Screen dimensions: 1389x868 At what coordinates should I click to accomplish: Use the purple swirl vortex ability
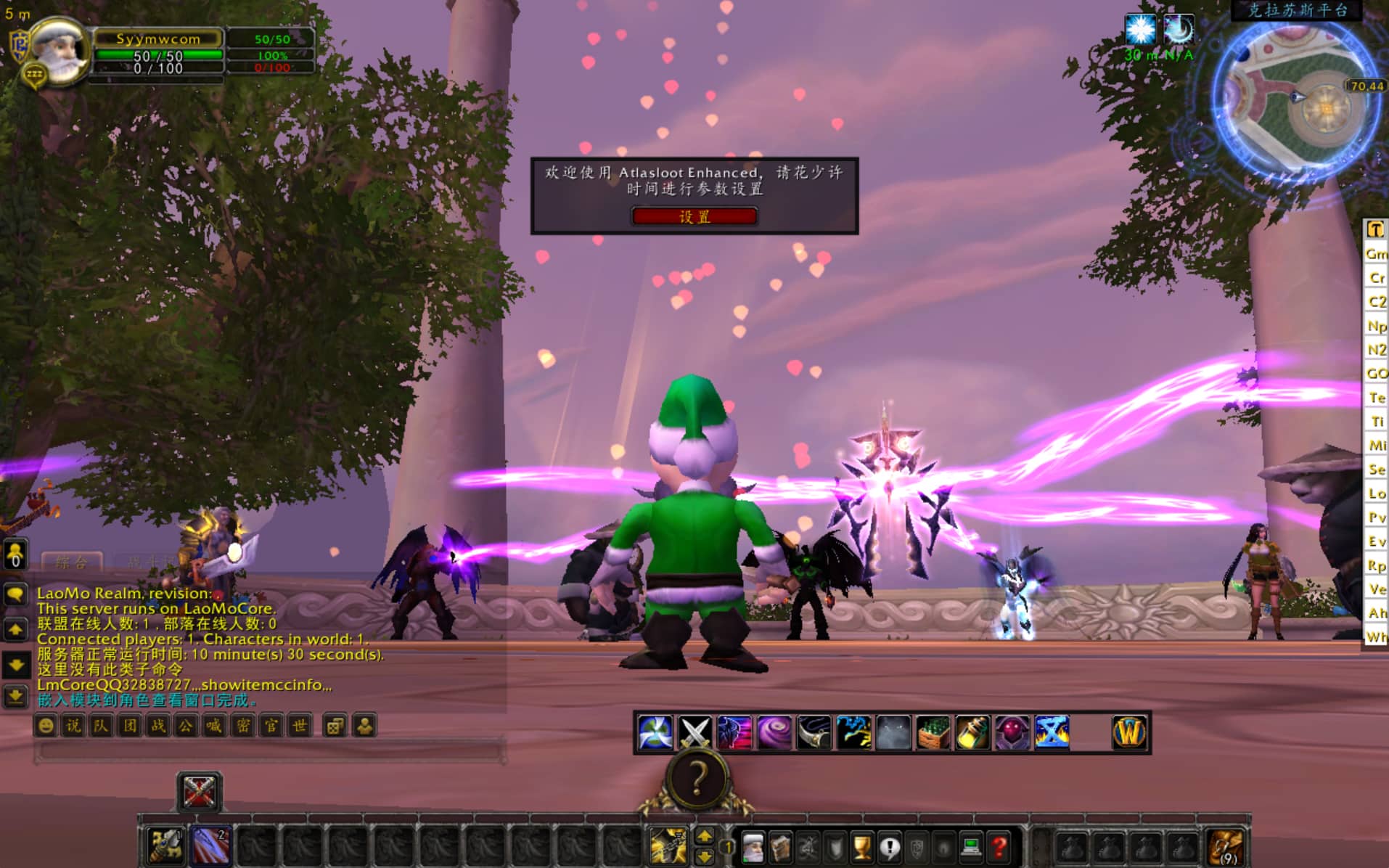point(774,732)
